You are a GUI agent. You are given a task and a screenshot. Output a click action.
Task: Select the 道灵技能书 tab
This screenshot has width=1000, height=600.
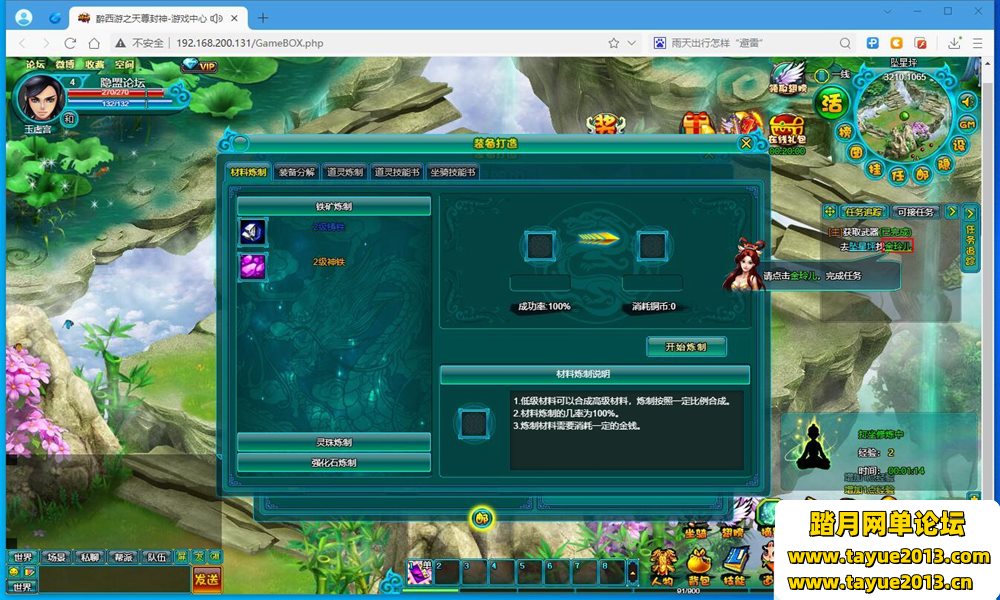pyautogui.click(x=398, y=172)
